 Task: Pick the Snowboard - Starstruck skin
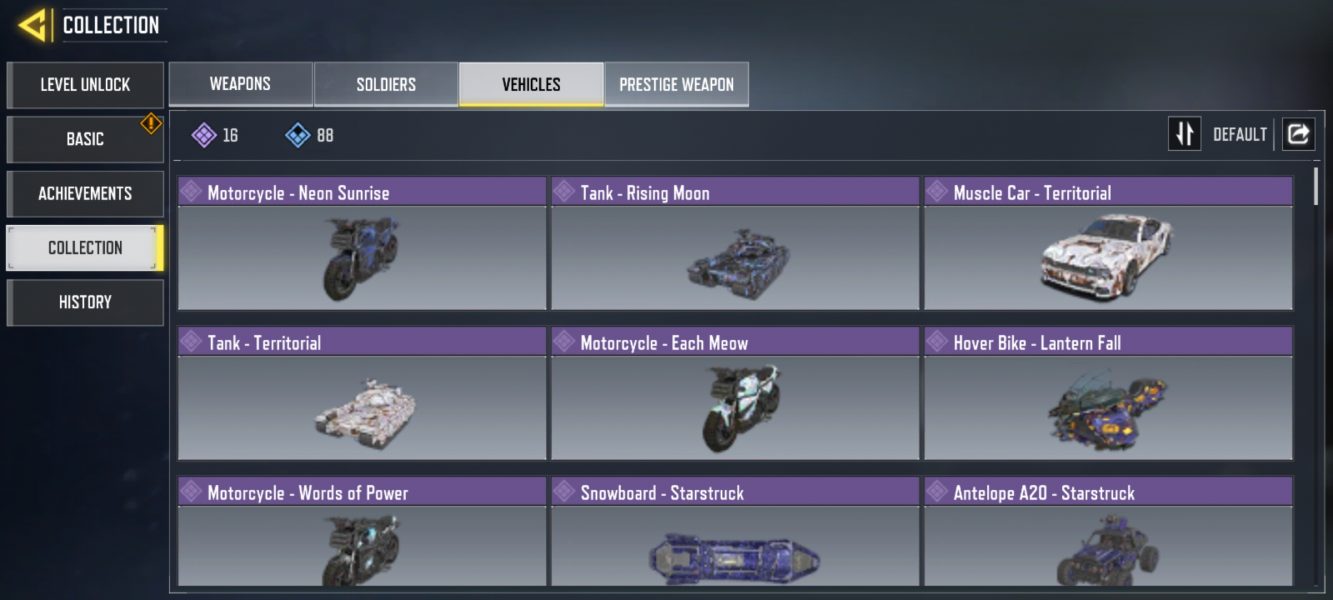(x=735, y=533)
